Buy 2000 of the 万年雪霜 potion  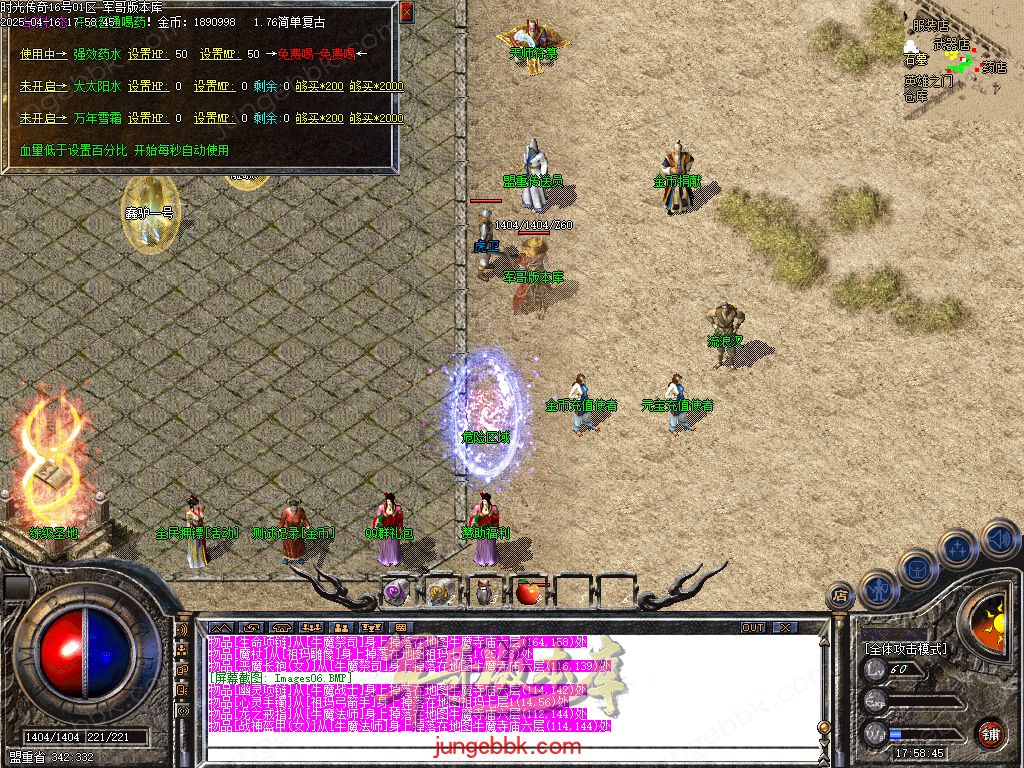click(377, 118)
